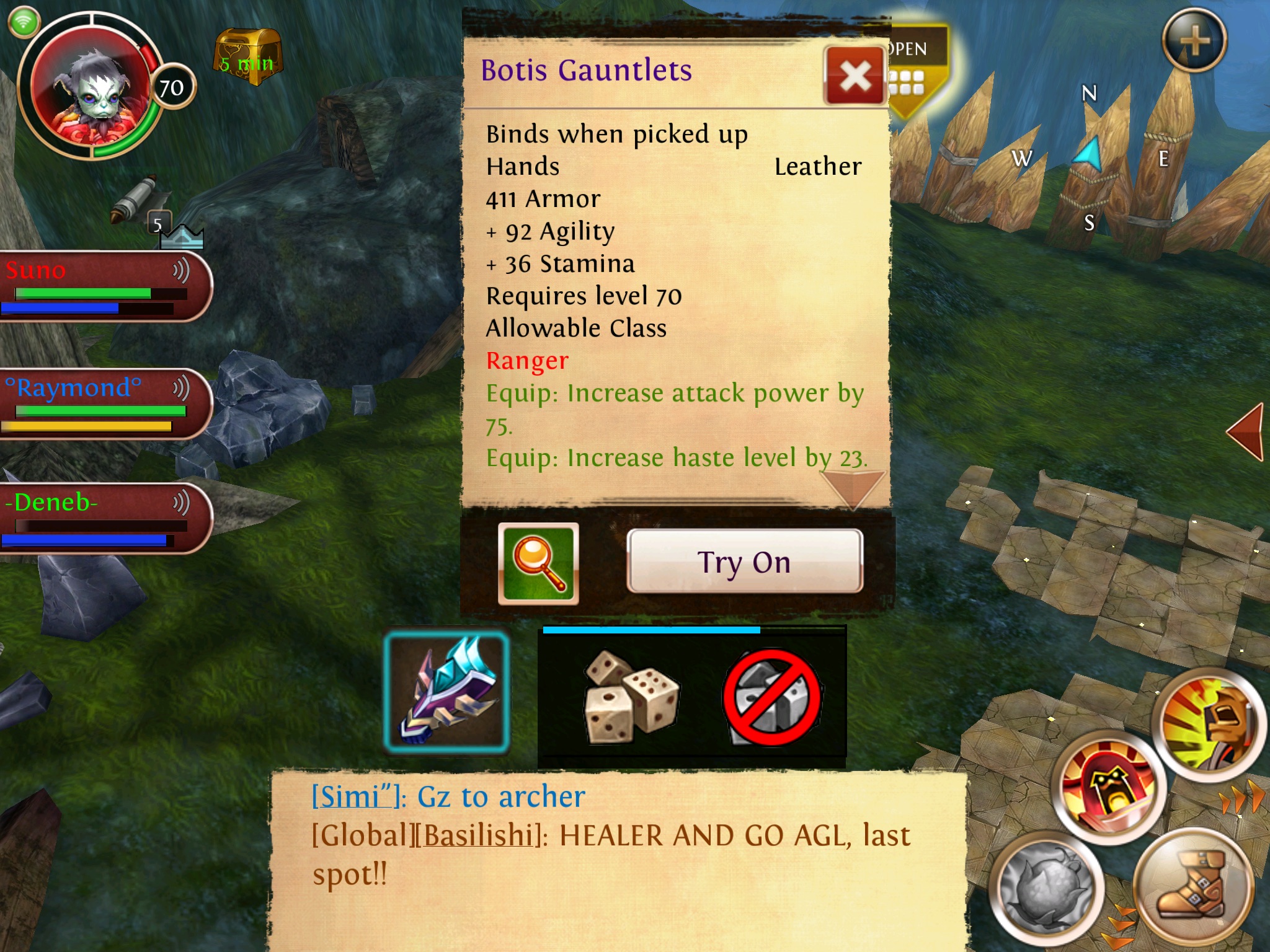Try On the Botis Gauntlets
The image size is (1270, 952).
click(744, 562)
